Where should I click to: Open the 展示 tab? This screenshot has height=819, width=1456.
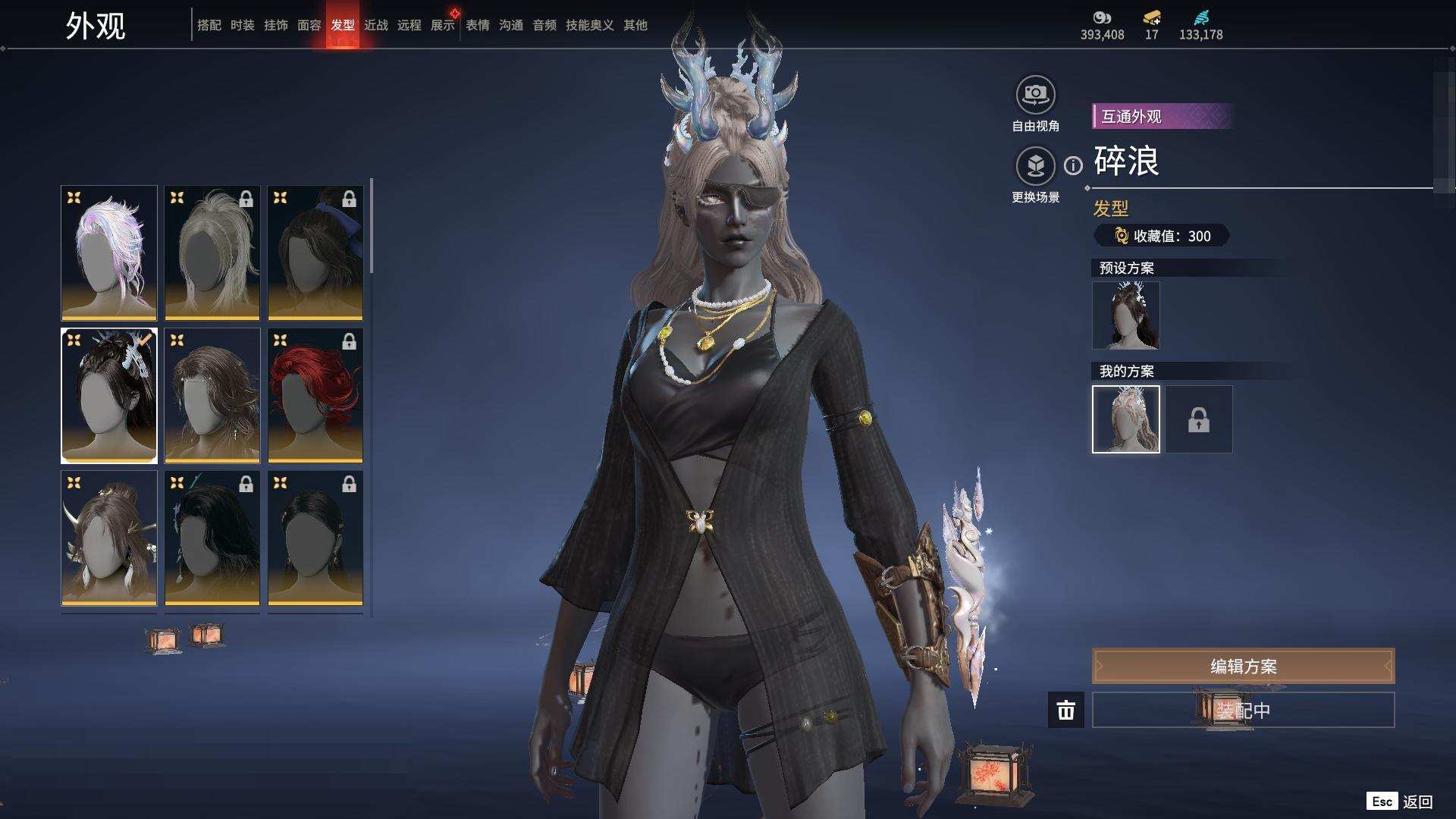442,25
